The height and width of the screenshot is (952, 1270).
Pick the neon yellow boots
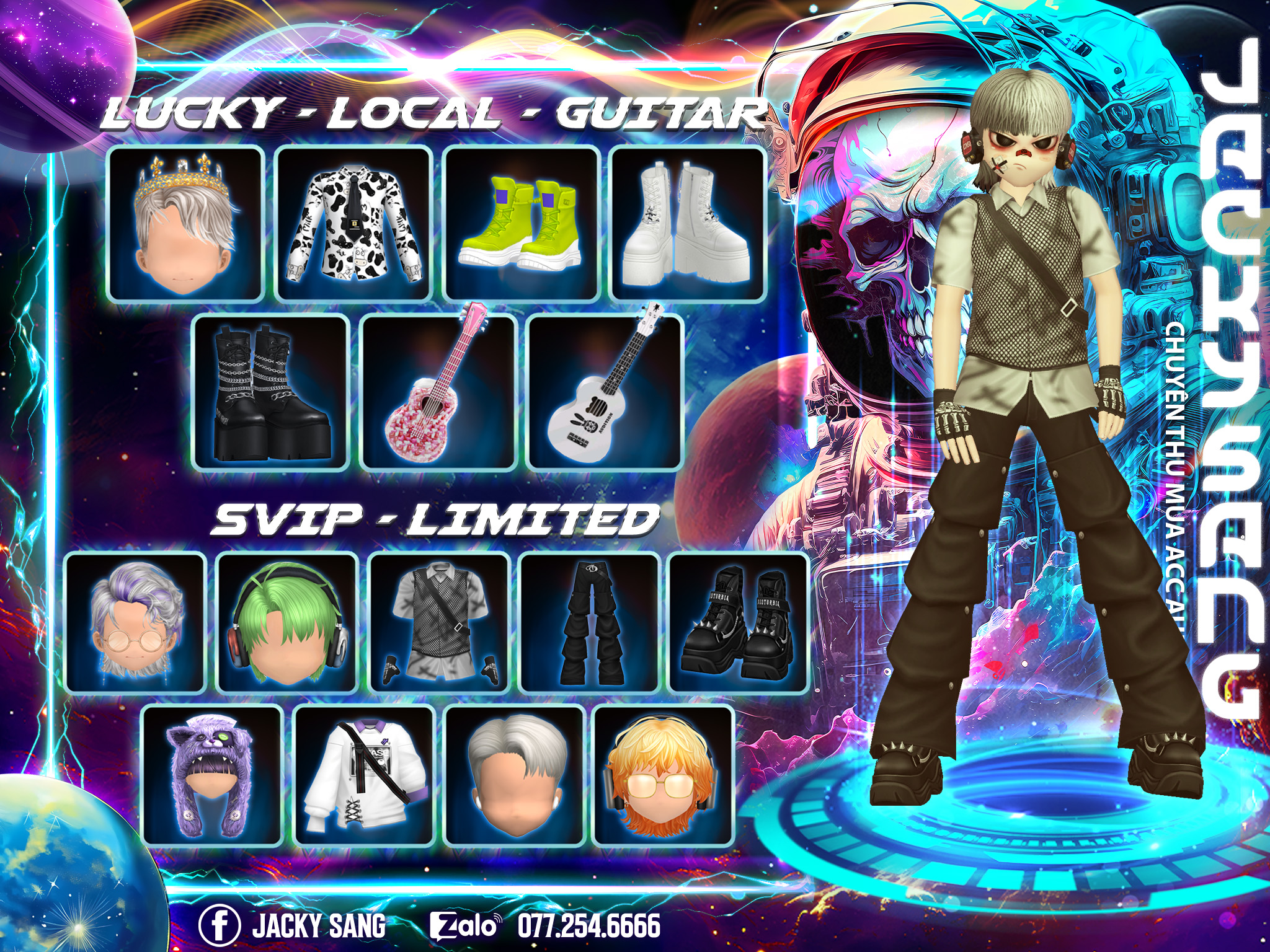(522, 224)
